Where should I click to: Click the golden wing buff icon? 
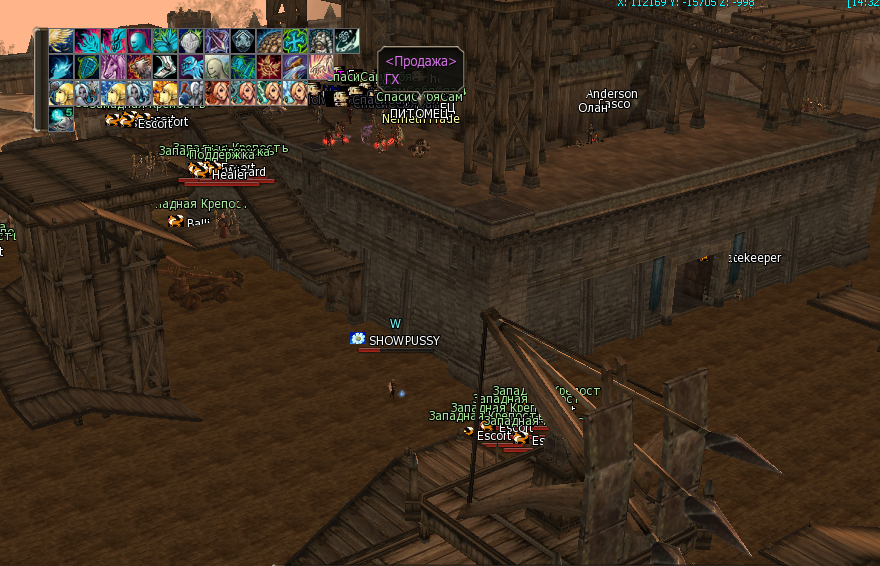pyautogui.click(x=61, y=41)
